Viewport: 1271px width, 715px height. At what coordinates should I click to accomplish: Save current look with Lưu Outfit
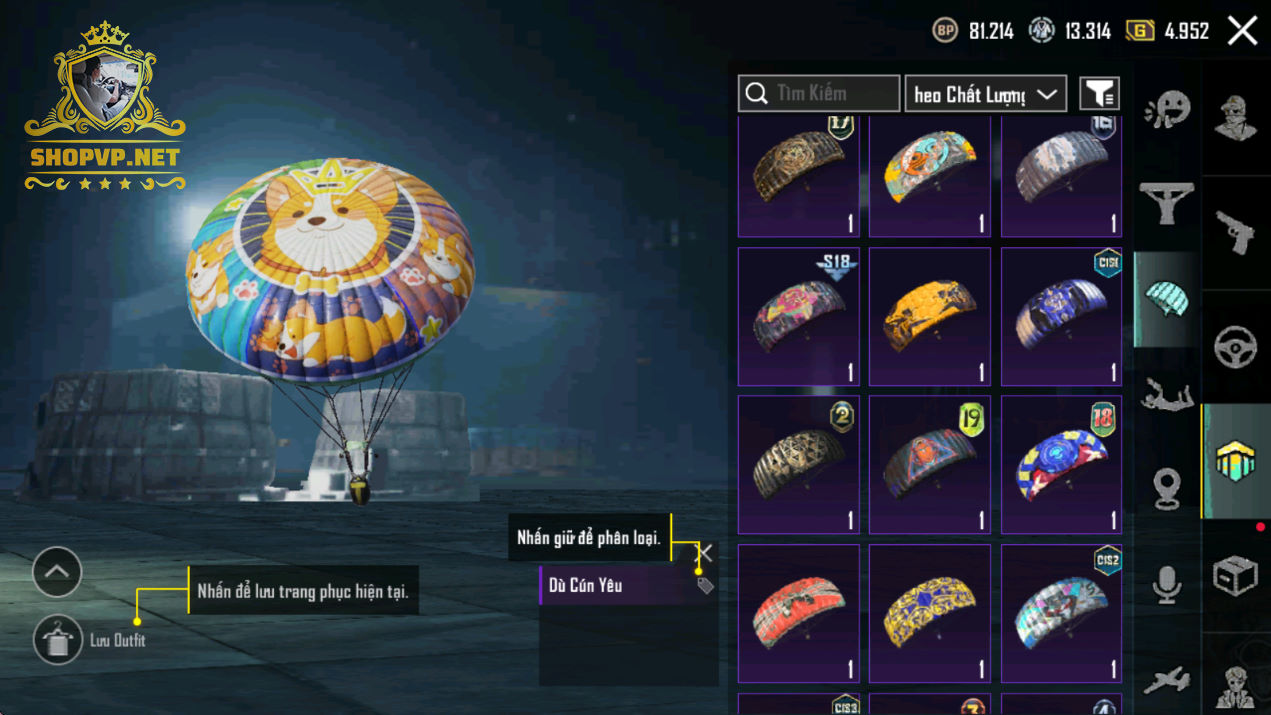[58, 640]
